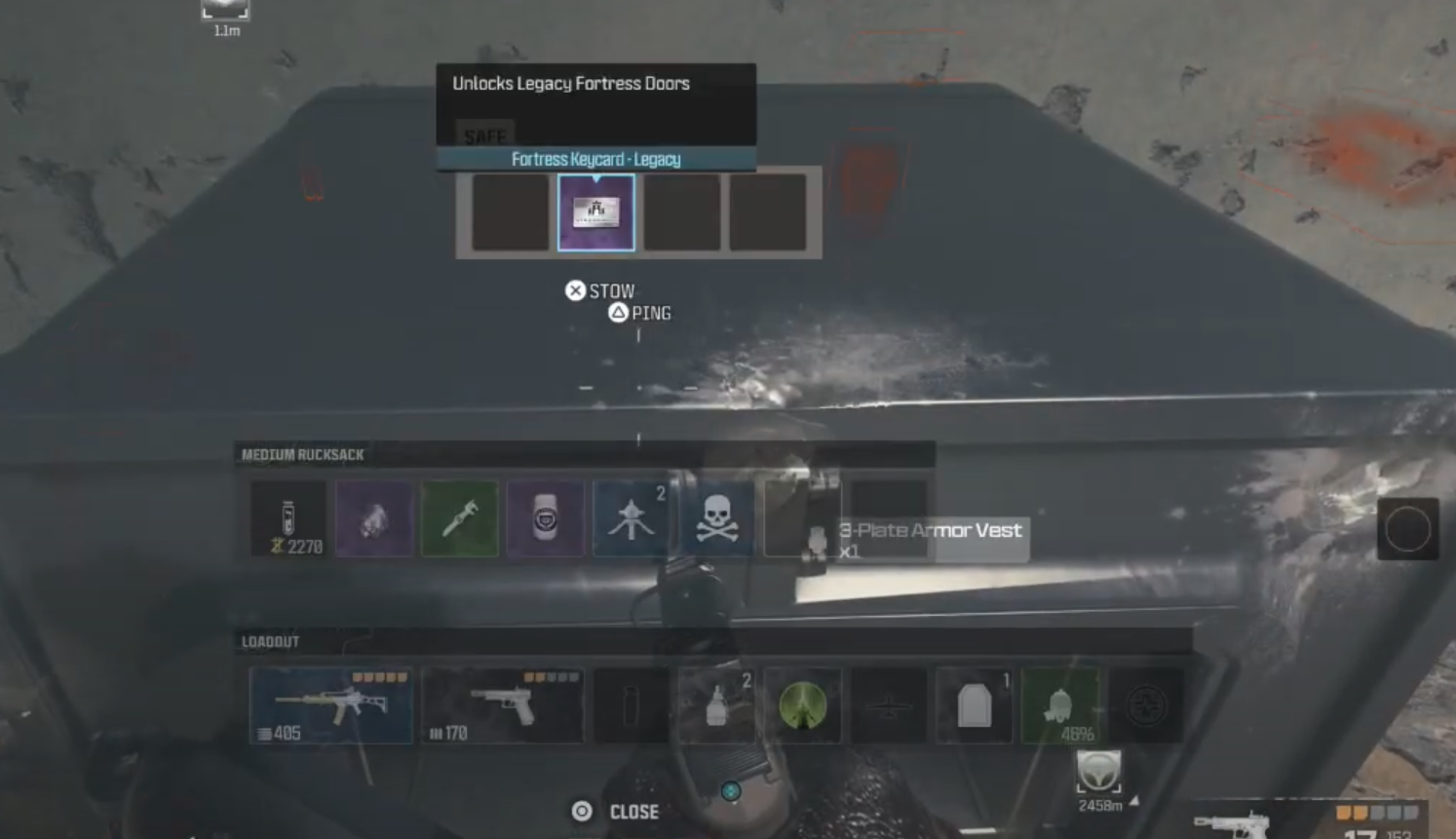Select the dimmed aircraft killstreak slot

[x=889, y=706]
